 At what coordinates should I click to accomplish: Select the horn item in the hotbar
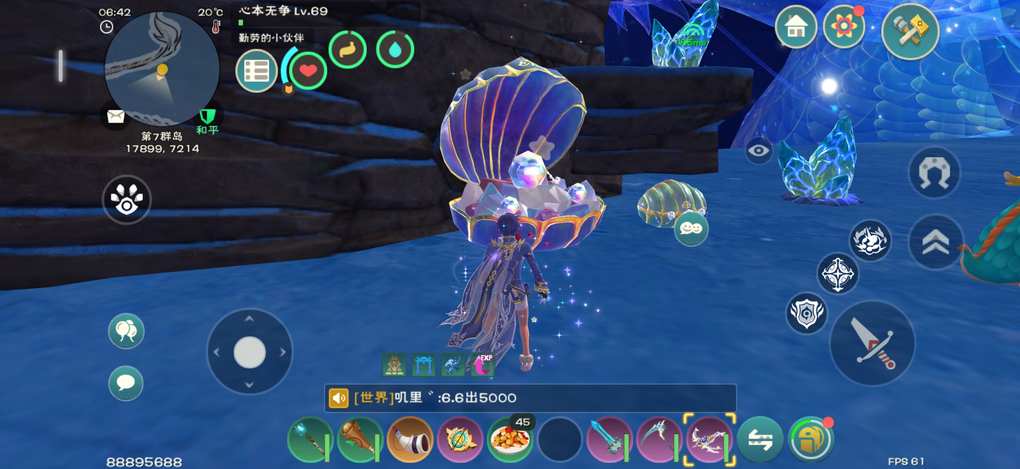tap(410, 439)
